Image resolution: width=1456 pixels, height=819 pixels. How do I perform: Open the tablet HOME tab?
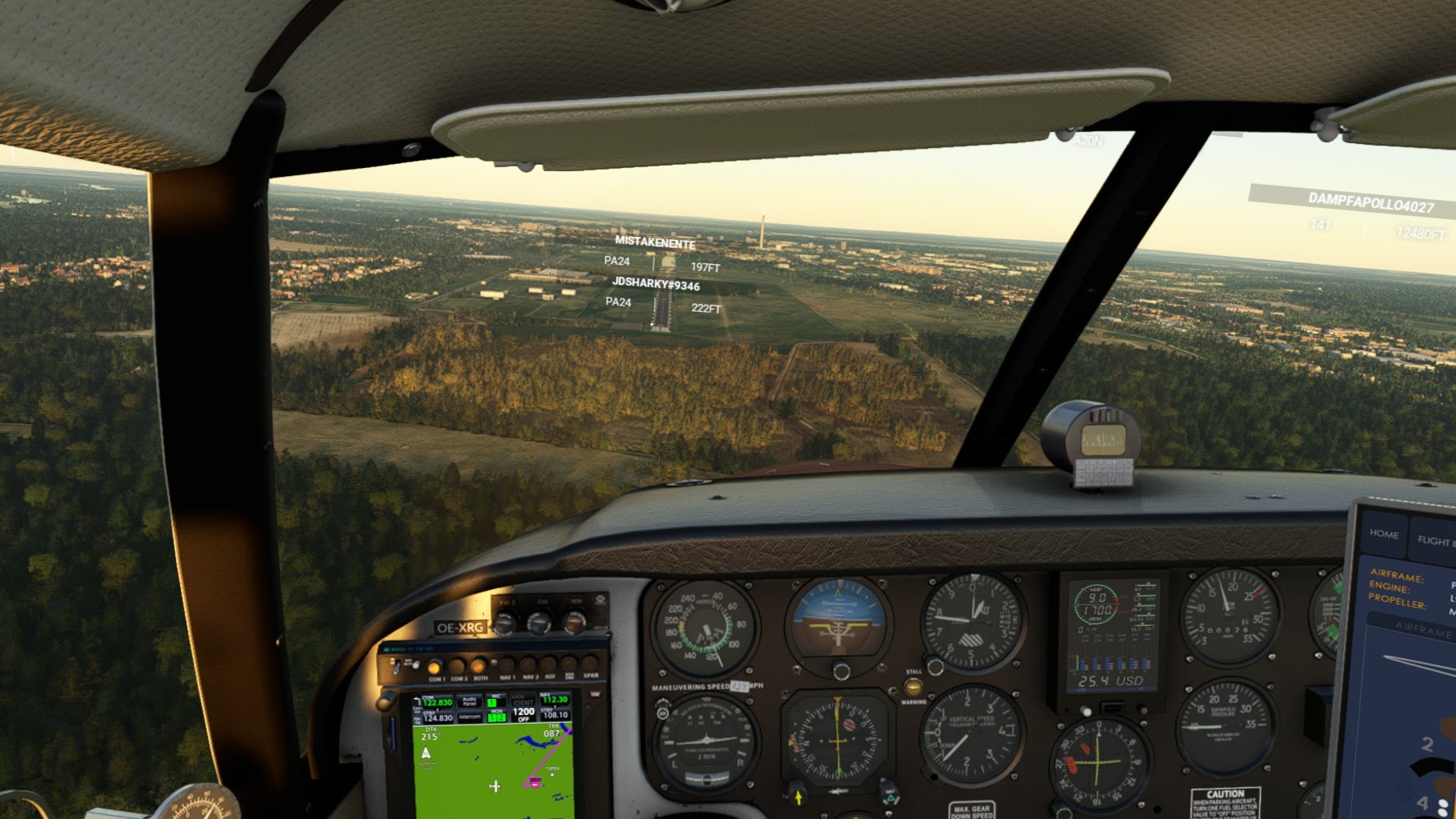tap(1383, 534)
